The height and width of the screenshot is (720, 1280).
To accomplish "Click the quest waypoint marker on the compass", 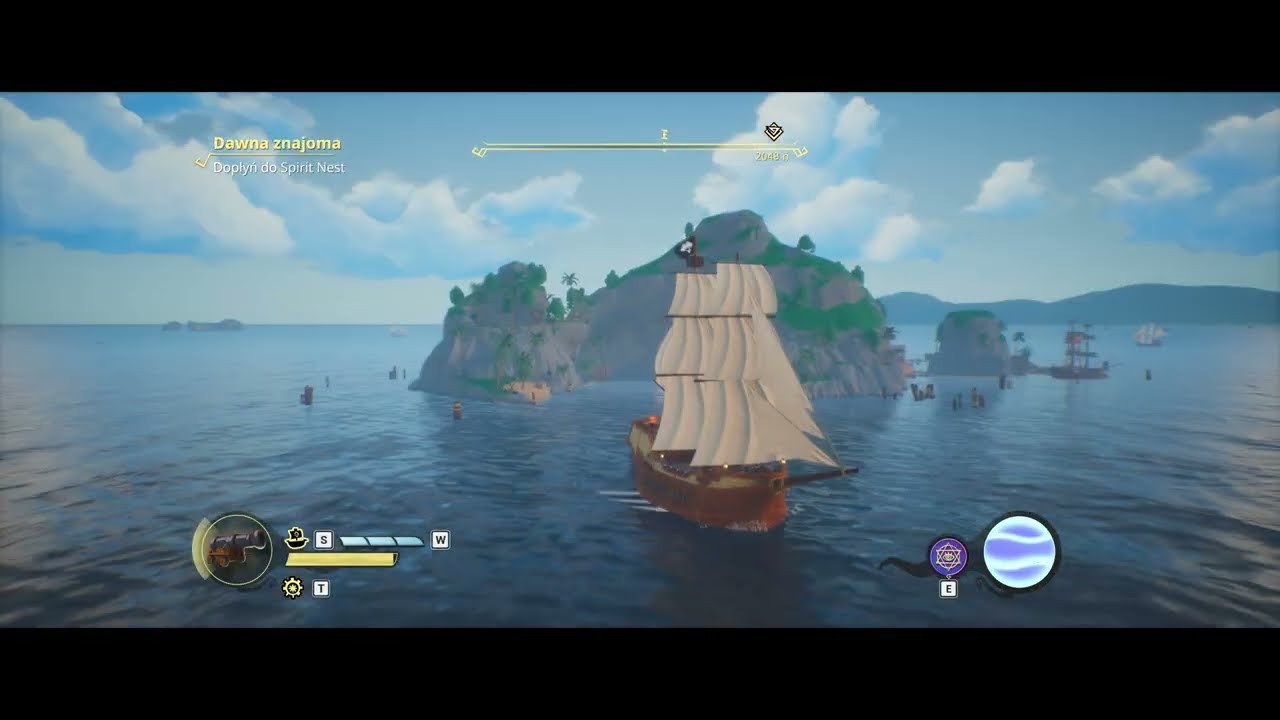I will [x=773, y=132].
